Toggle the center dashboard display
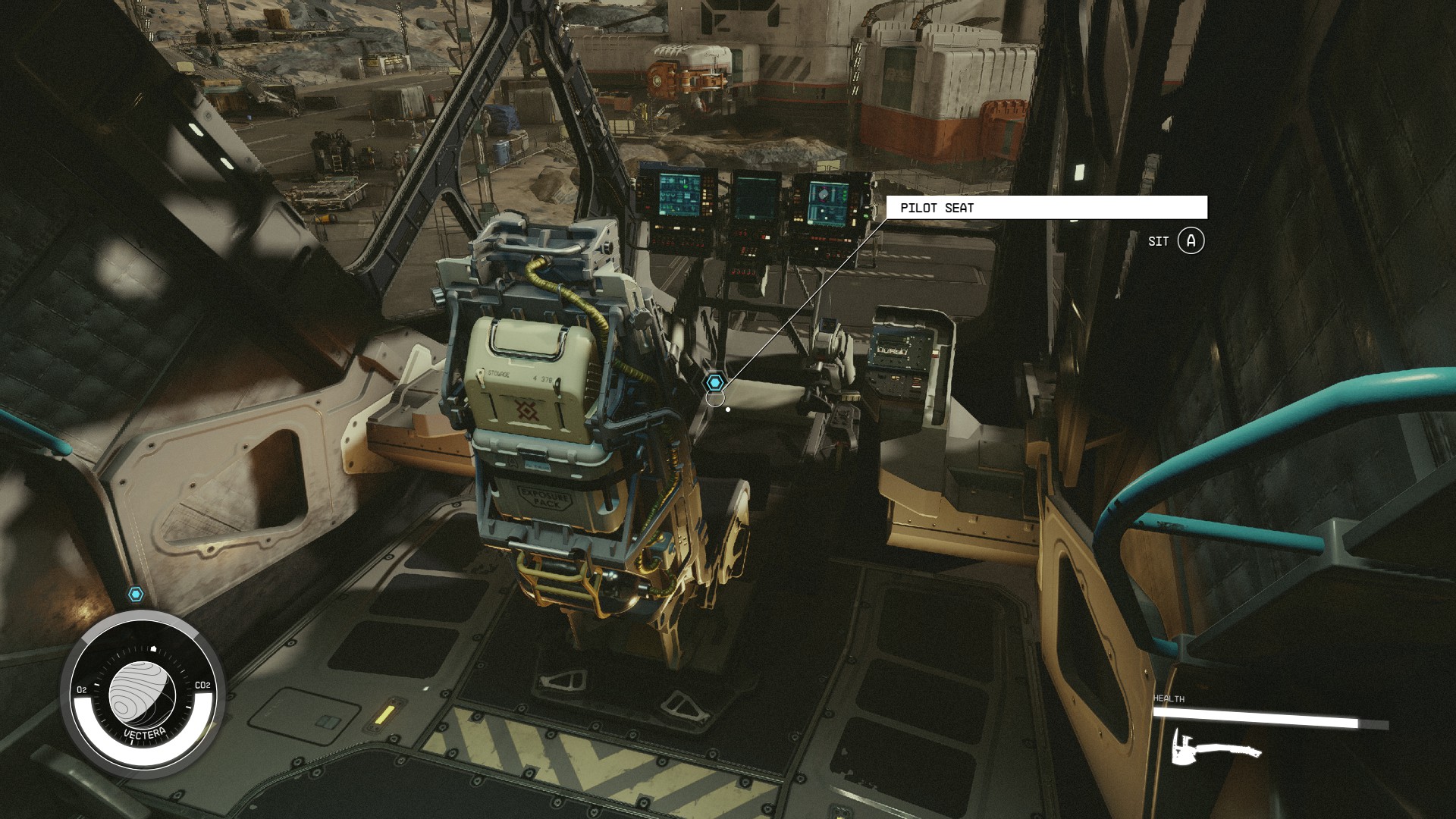 tap(756, 199)
